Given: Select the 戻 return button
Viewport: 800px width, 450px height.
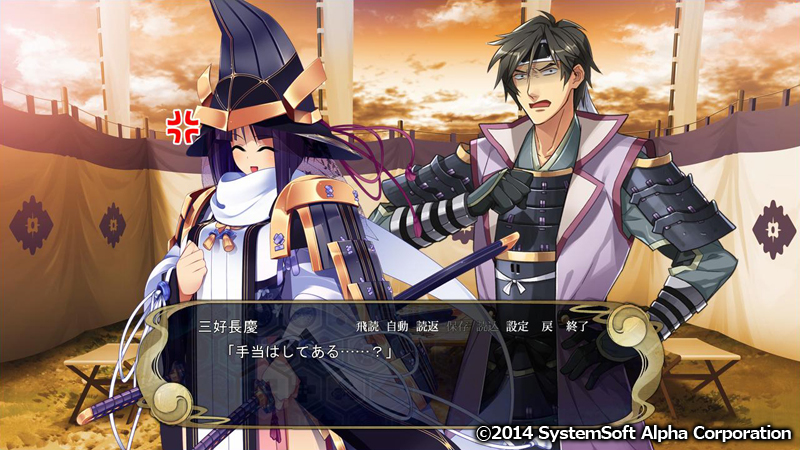Looking at the screenshot, I should point(546,326).
